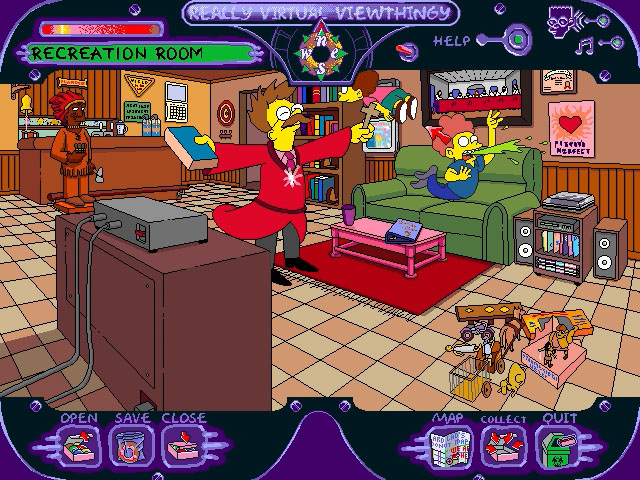
Task: Click the Close box button
Action: tap(181, 445)
